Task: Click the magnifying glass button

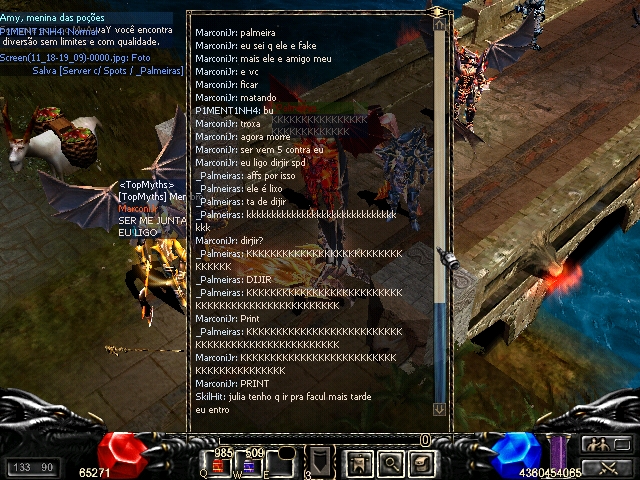Action: coord(390,462)
